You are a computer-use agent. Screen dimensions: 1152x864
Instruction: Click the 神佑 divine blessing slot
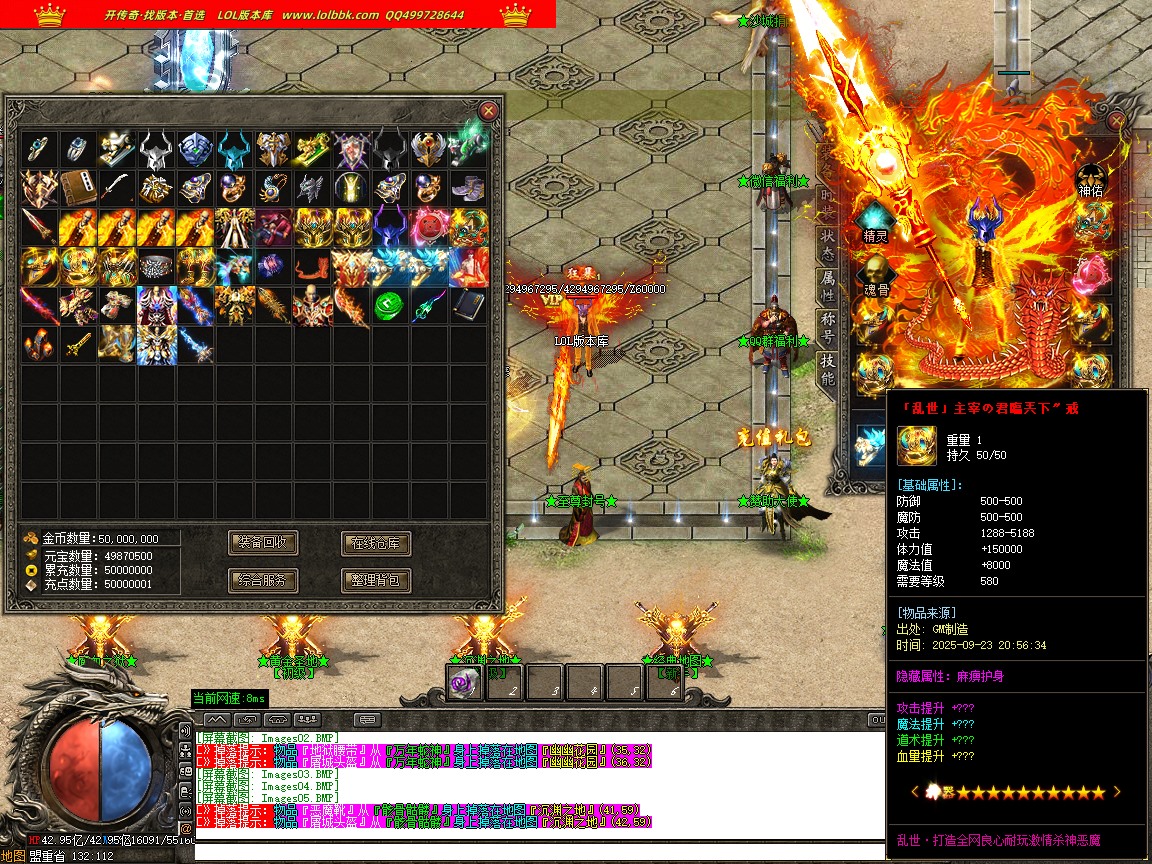pos(1090,180)
